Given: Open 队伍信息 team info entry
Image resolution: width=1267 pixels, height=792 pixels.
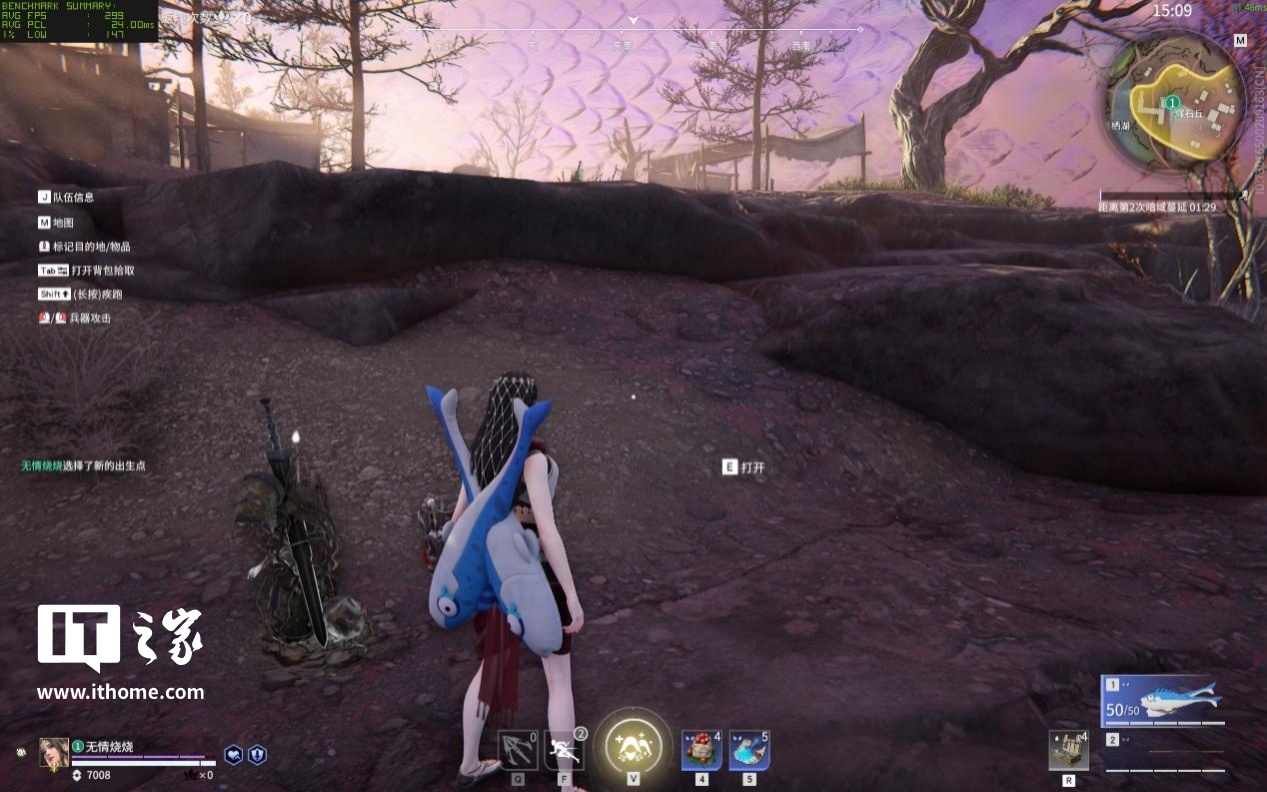Looking at the screenshot, I should point(72,198).
